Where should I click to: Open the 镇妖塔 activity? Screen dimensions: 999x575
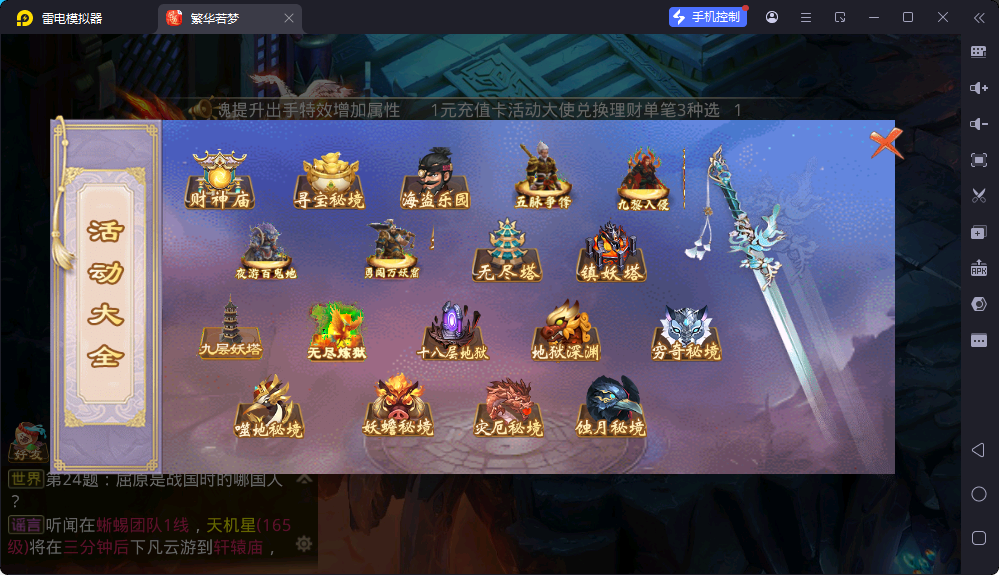coord(612,252)
